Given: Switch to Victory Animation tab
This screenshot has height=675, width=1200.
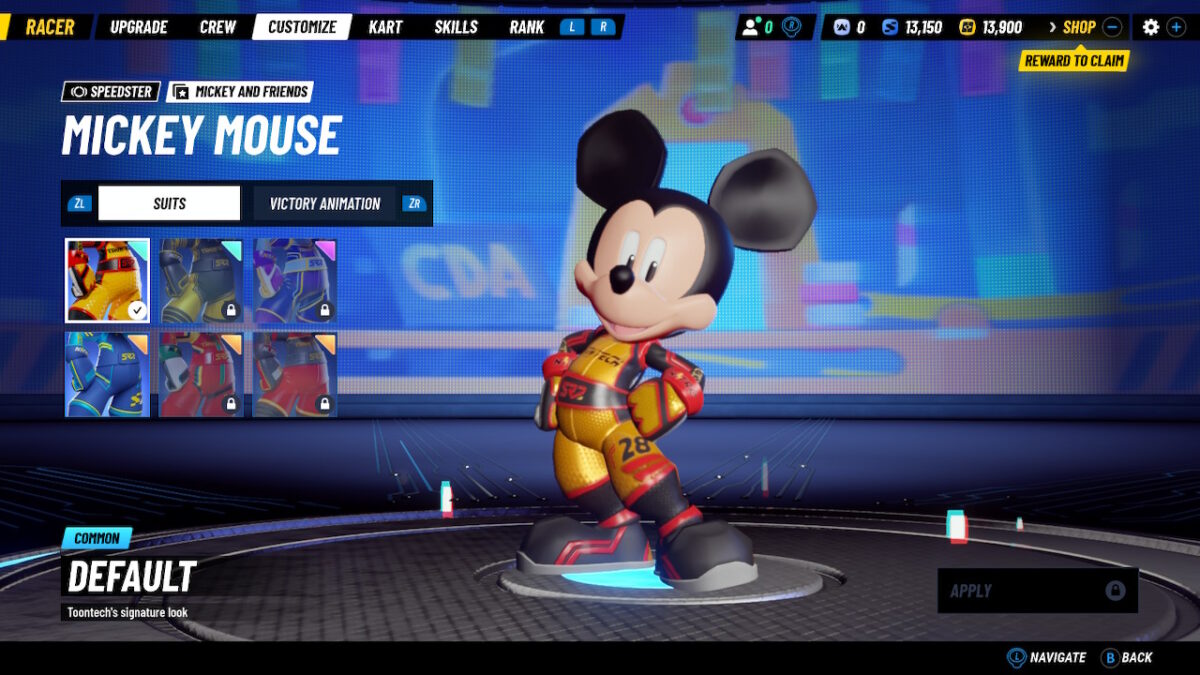Looking at the screenshot, I should tap(325, 203).
